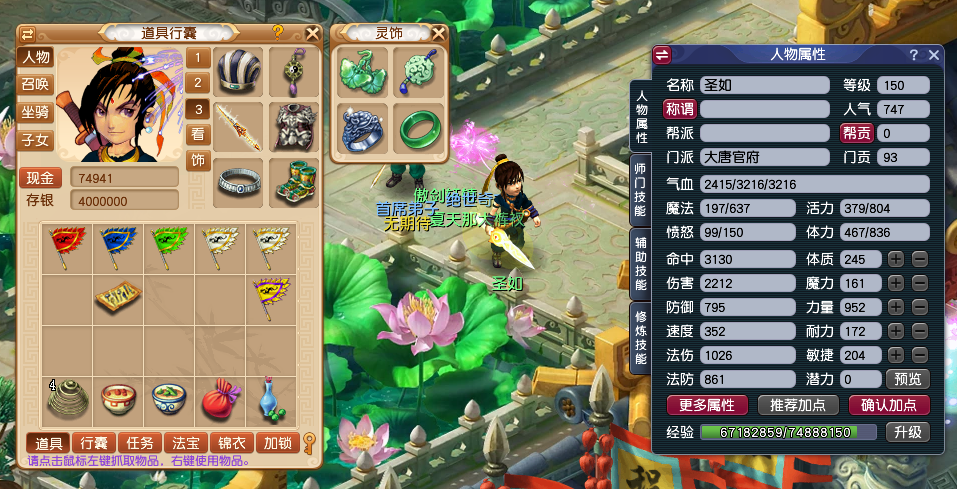Select the 子女 children tab

pos(36,140)
